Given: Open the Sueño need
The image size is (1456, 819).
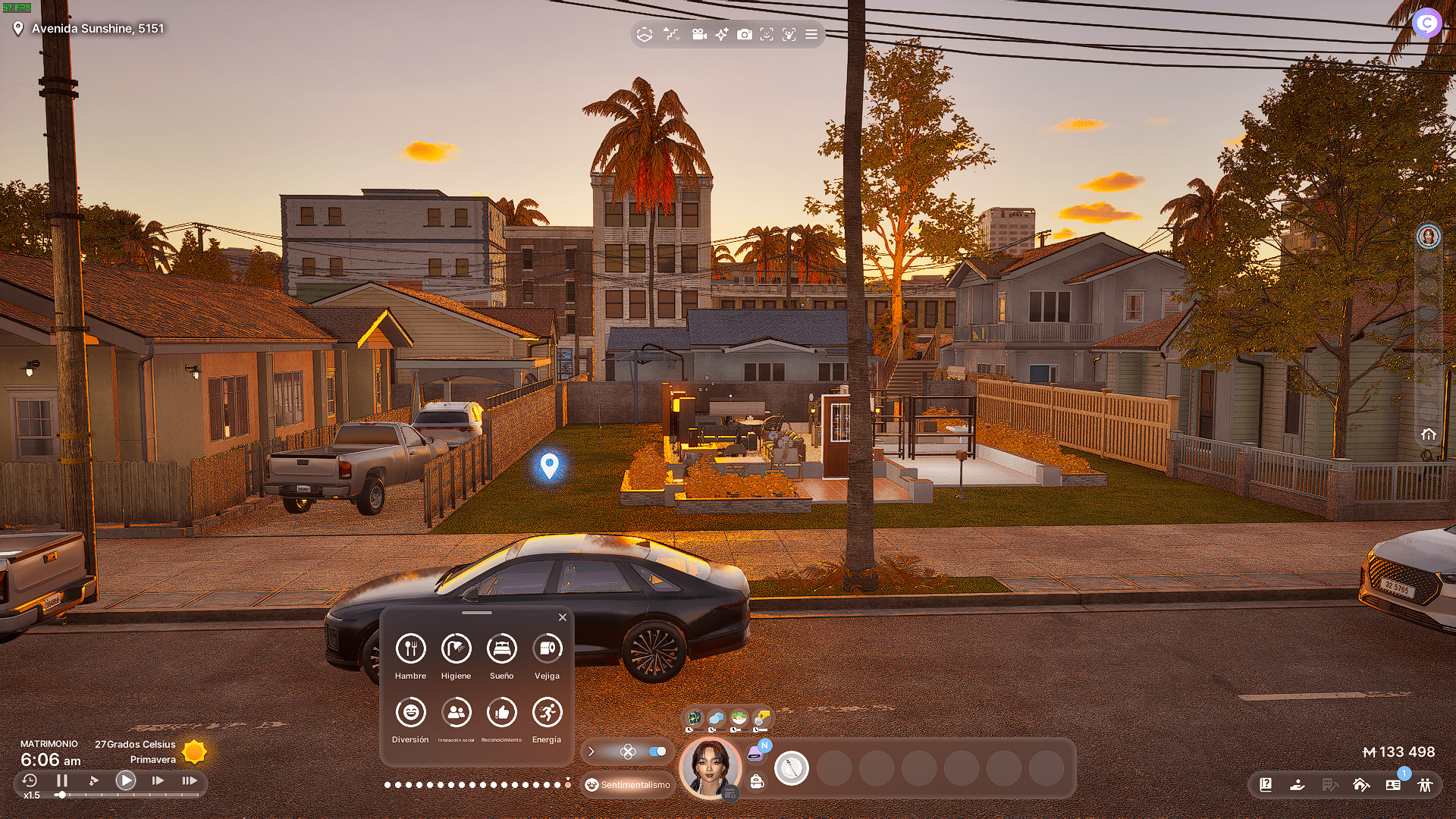Looking at the screenshot, I should (501, 648).
